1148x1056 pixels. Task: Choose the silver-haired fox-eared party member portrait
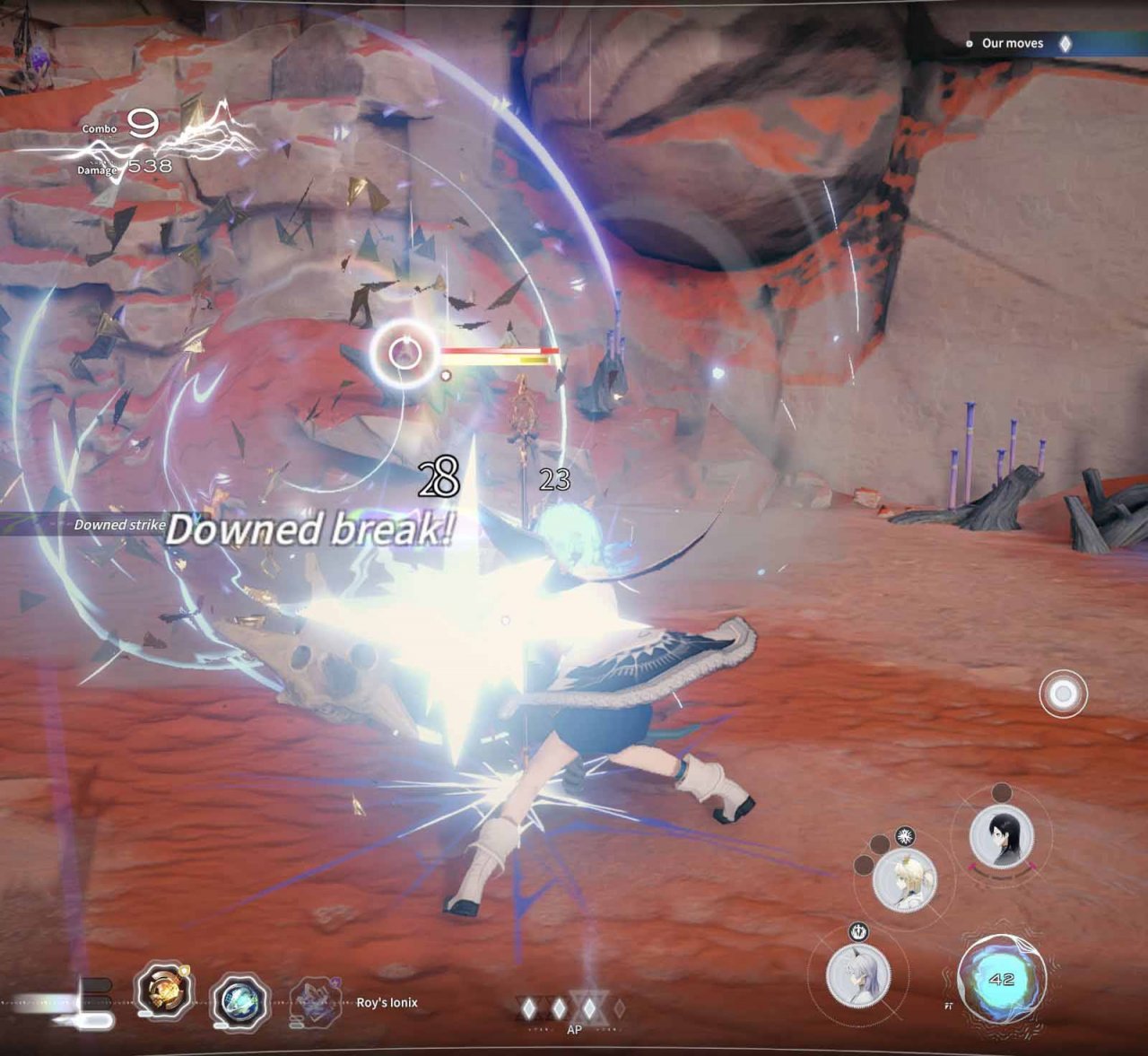[858, 975]
